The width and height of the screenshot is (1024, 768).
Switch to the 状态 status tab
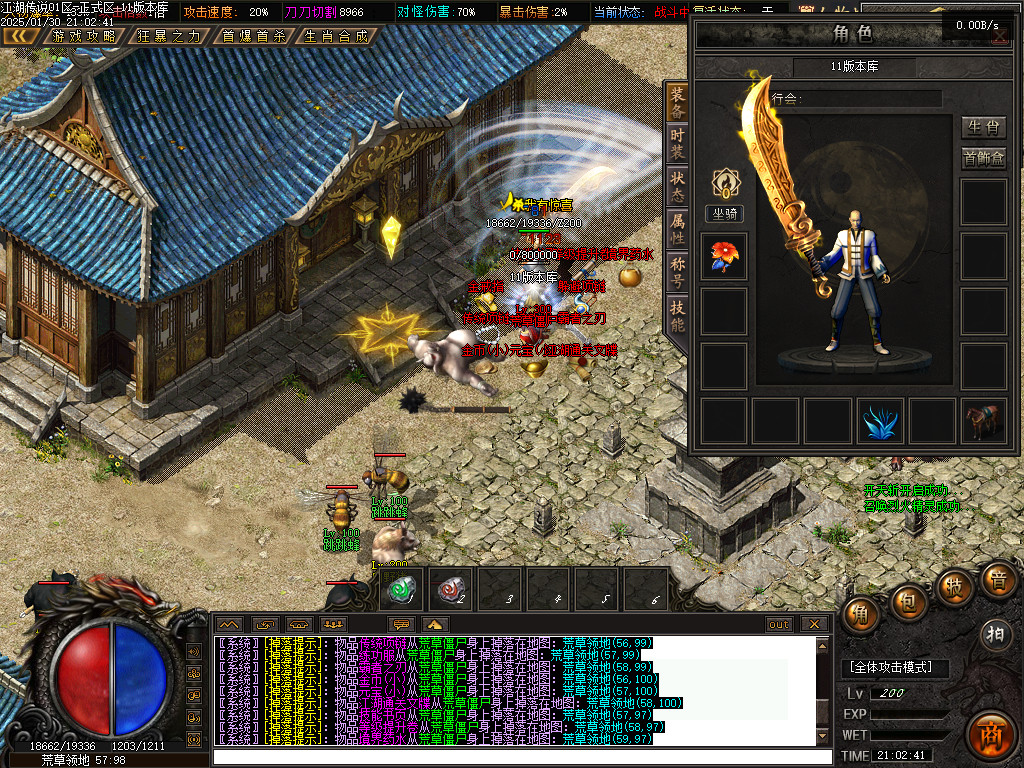pos(678,185)
